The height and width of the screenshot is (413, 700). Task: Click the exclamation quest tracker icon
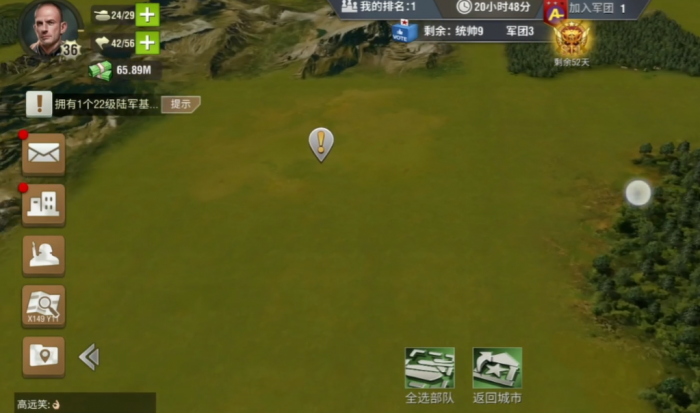[39, 103]
